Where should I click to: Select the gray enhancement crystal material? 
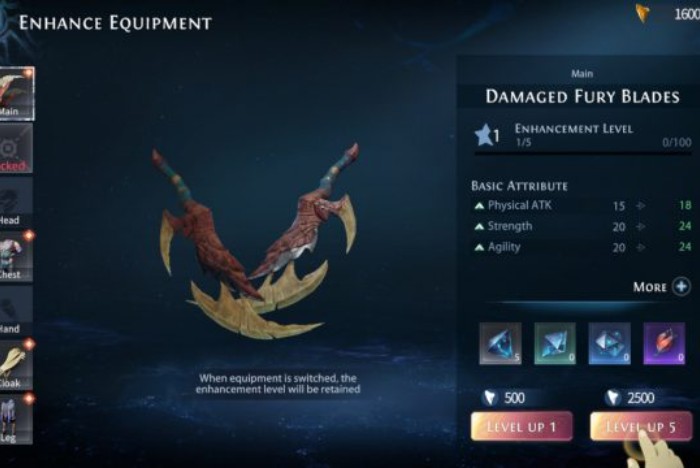coord(500,343)
